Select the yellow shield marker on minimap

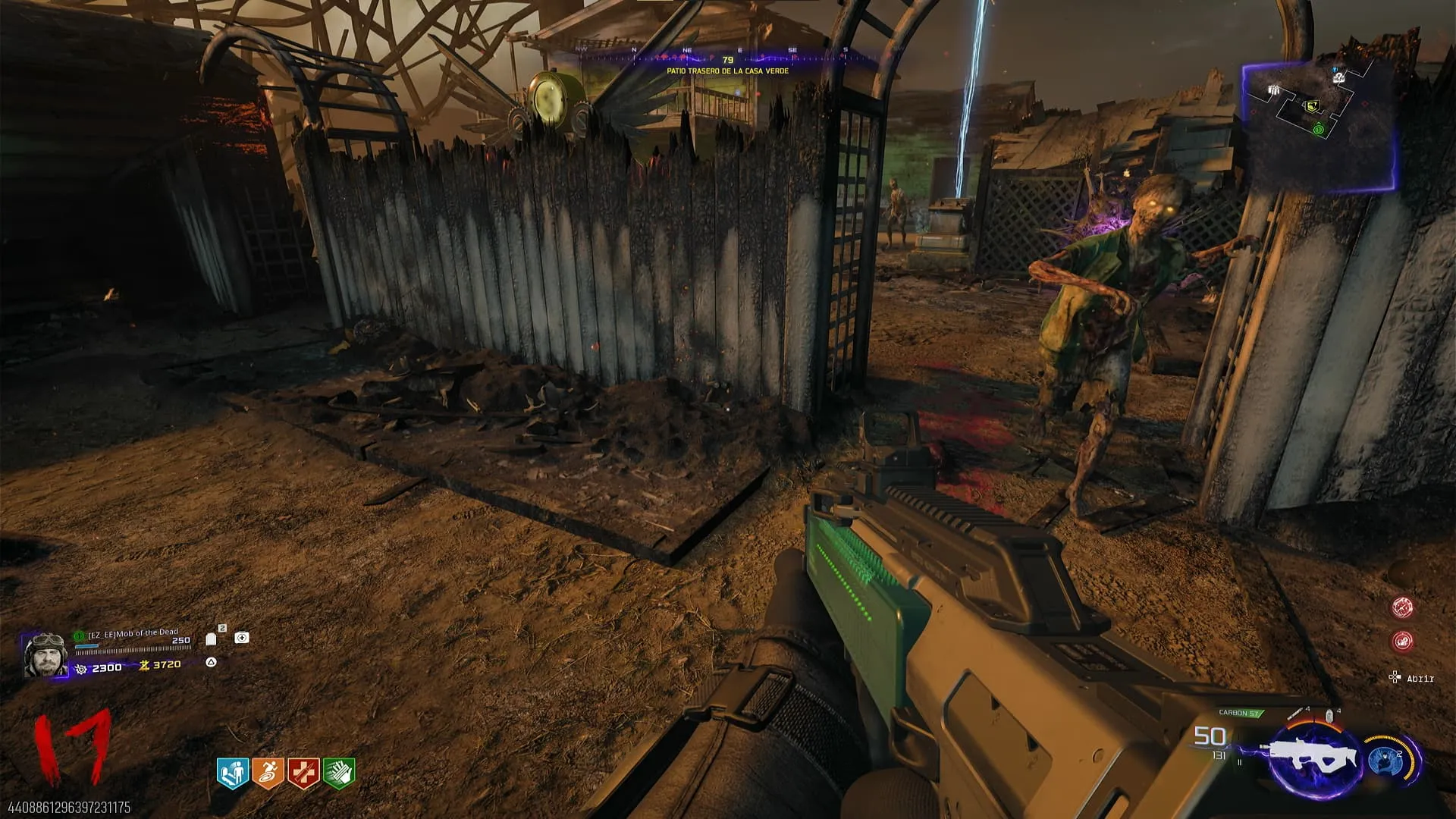pyautogui.click(x=1311, y=105)
